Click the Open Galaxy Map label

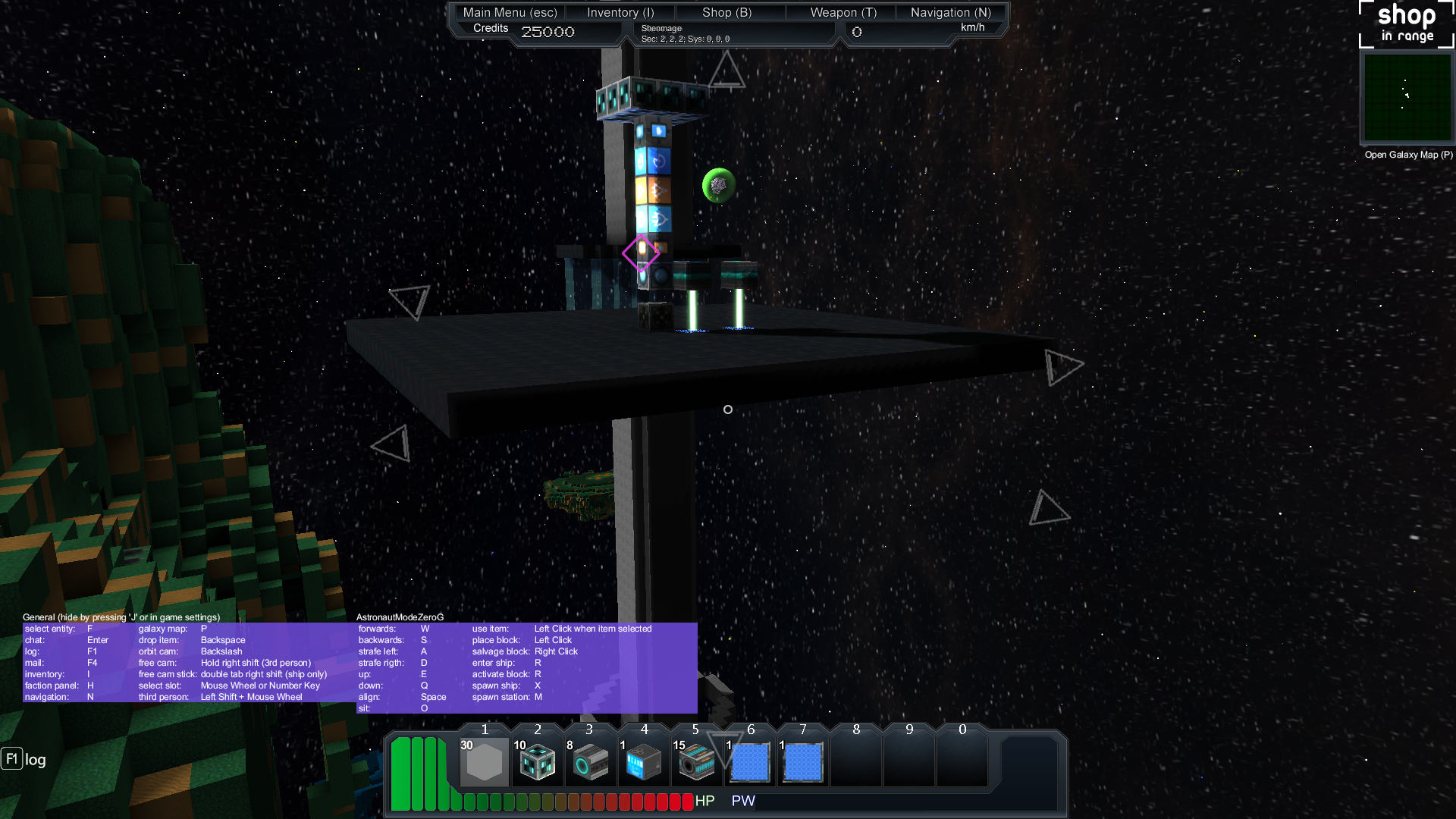click(x=1408, y=155)
